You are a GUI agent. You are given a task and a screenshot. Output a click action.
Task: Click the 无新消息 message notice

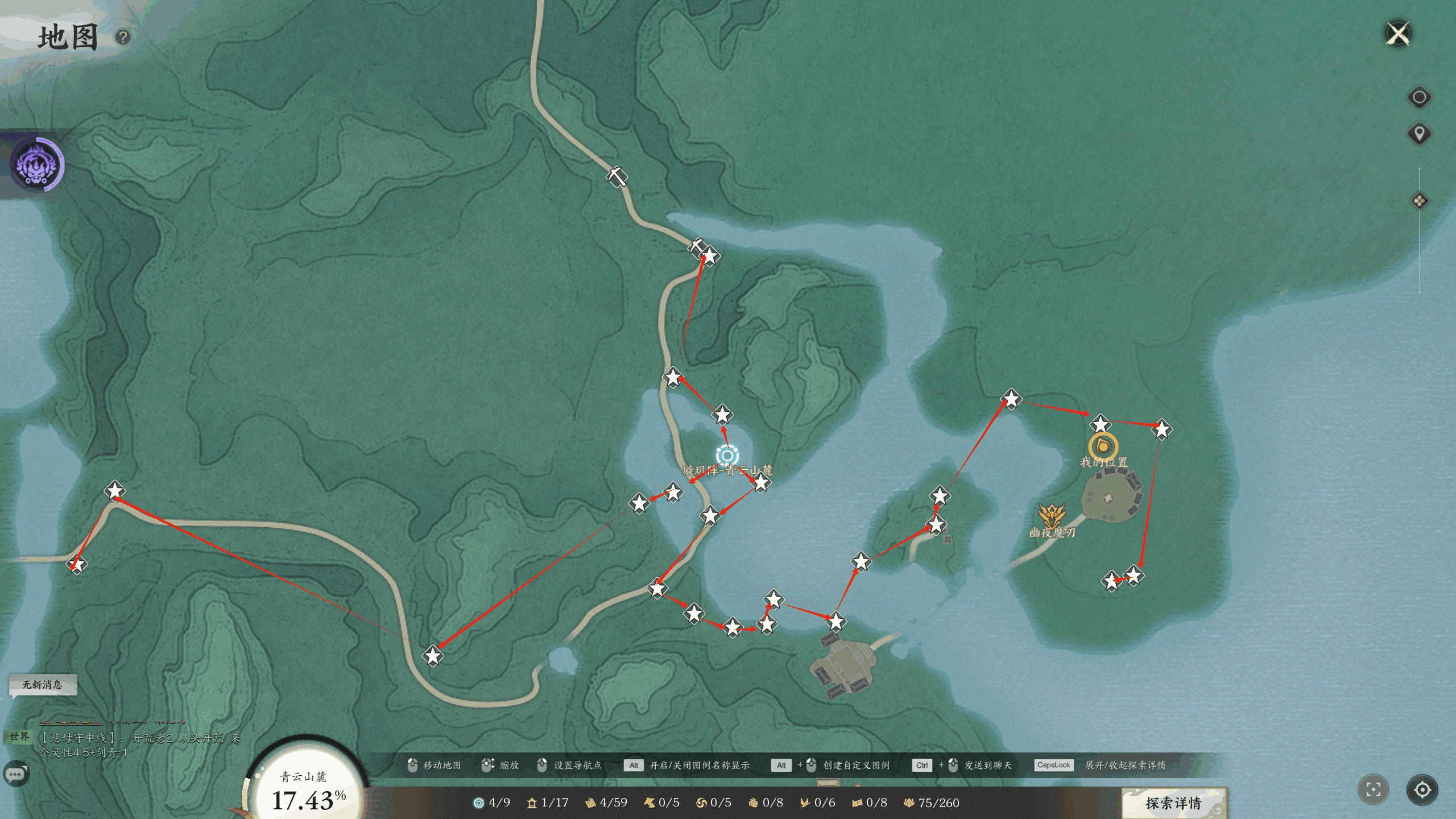[43, 684]
